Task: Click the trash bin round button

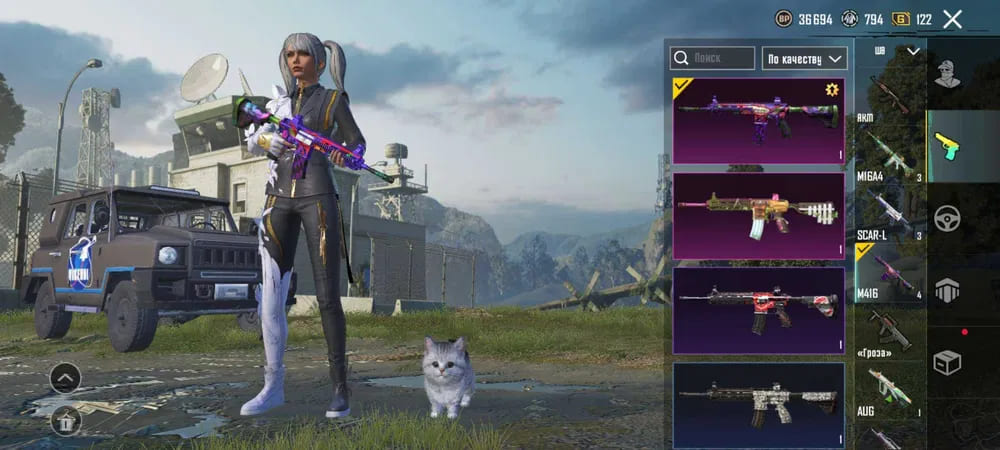Action: click(65, 420)
